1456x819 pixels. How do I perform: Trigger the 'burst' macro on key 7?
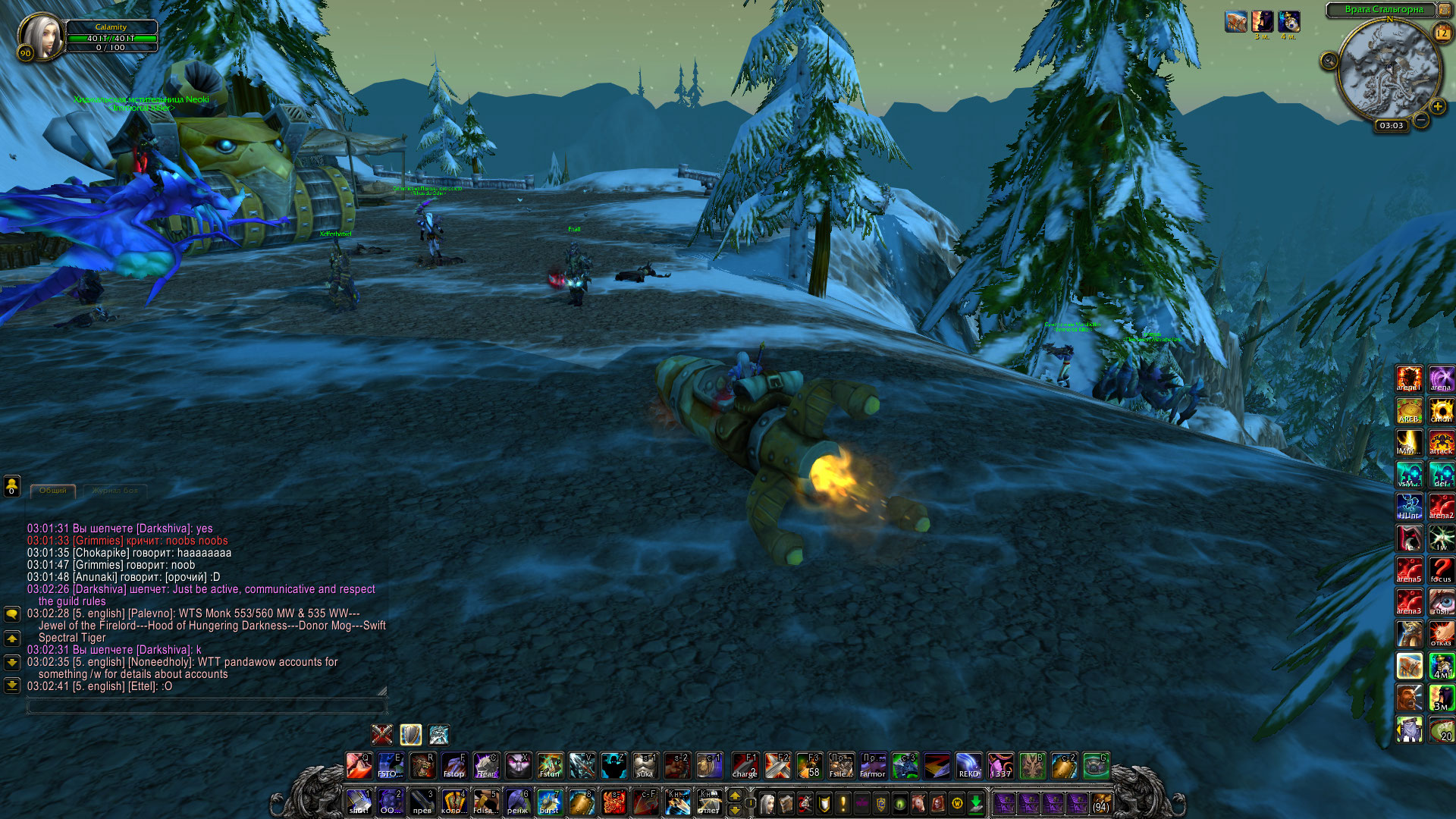click(549, 802)
